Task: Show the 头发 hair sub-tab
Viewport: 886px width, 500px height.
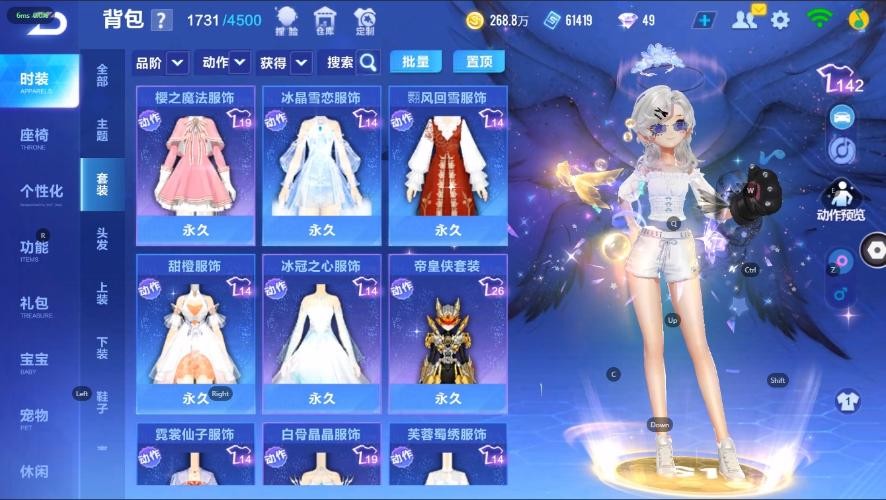Action: (x=102, y=239)
